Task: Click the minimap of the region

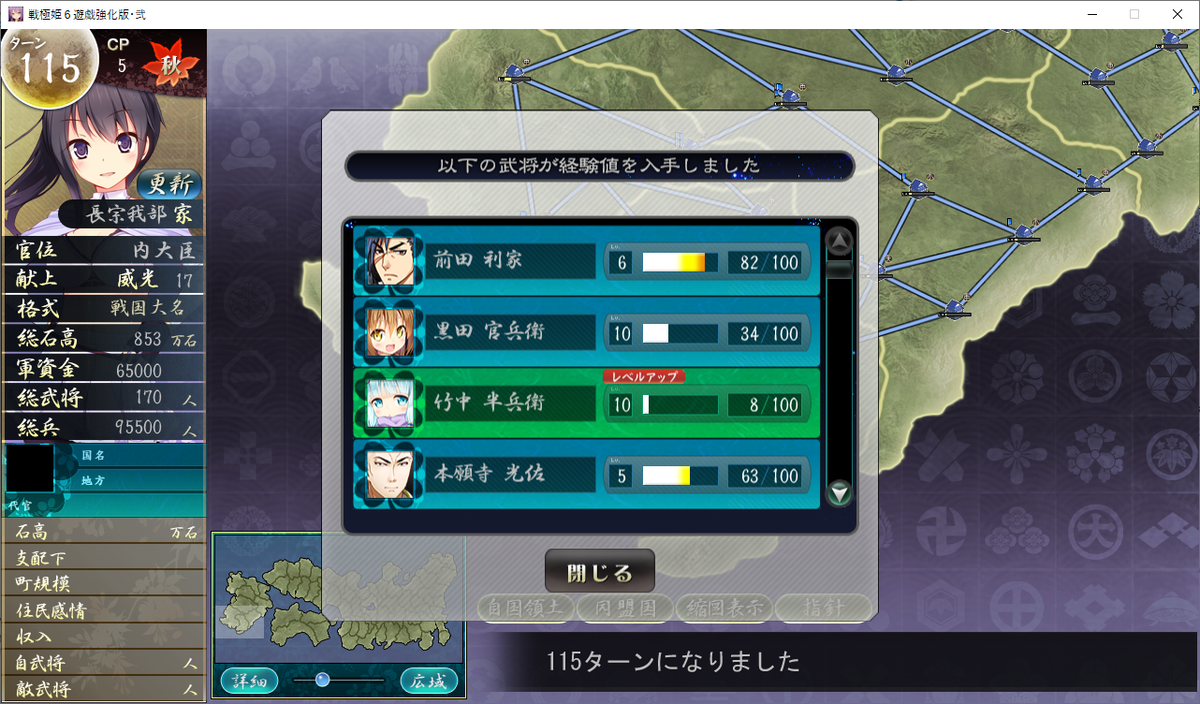Action: [x=338, y=600]
